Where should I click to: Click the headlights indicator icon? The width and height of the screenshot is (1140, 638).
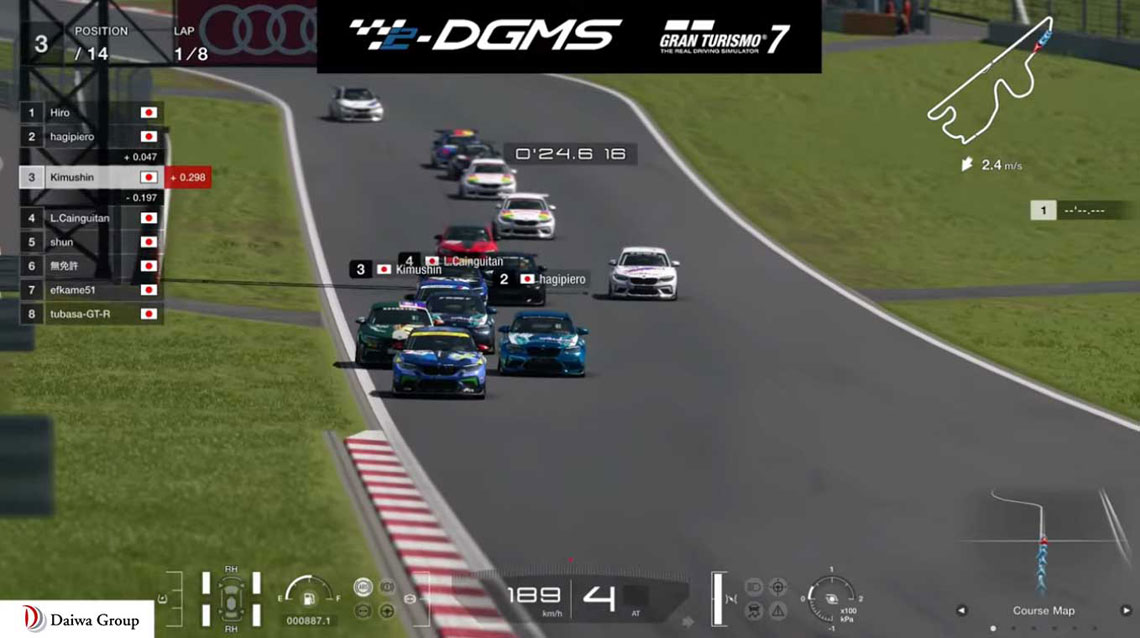(755, 587)
